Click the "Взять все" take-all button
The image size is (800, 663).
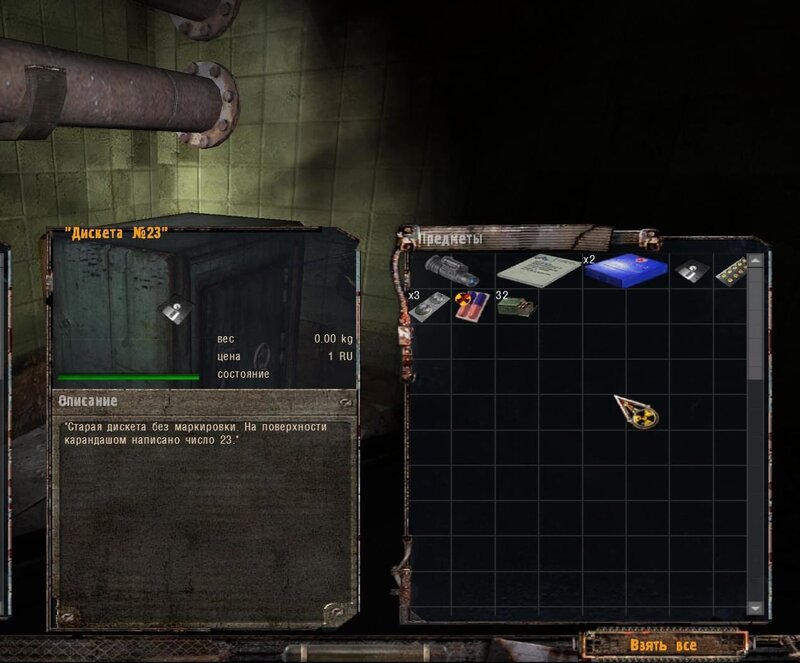[x=663, y=644]
